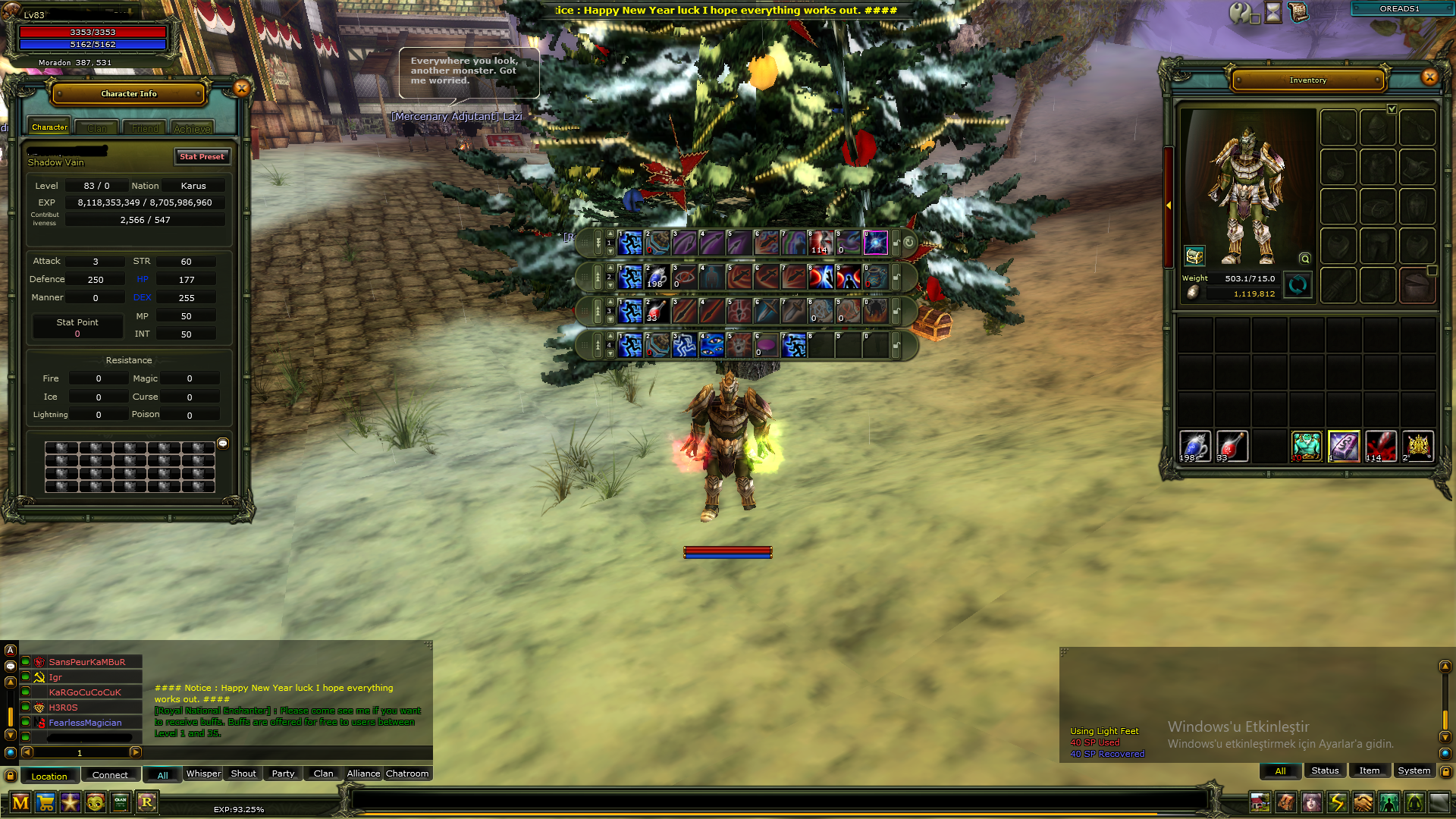Open the Clan board icon bottom-left
The width and height of the screenshot is (1456, 819).
121,802
